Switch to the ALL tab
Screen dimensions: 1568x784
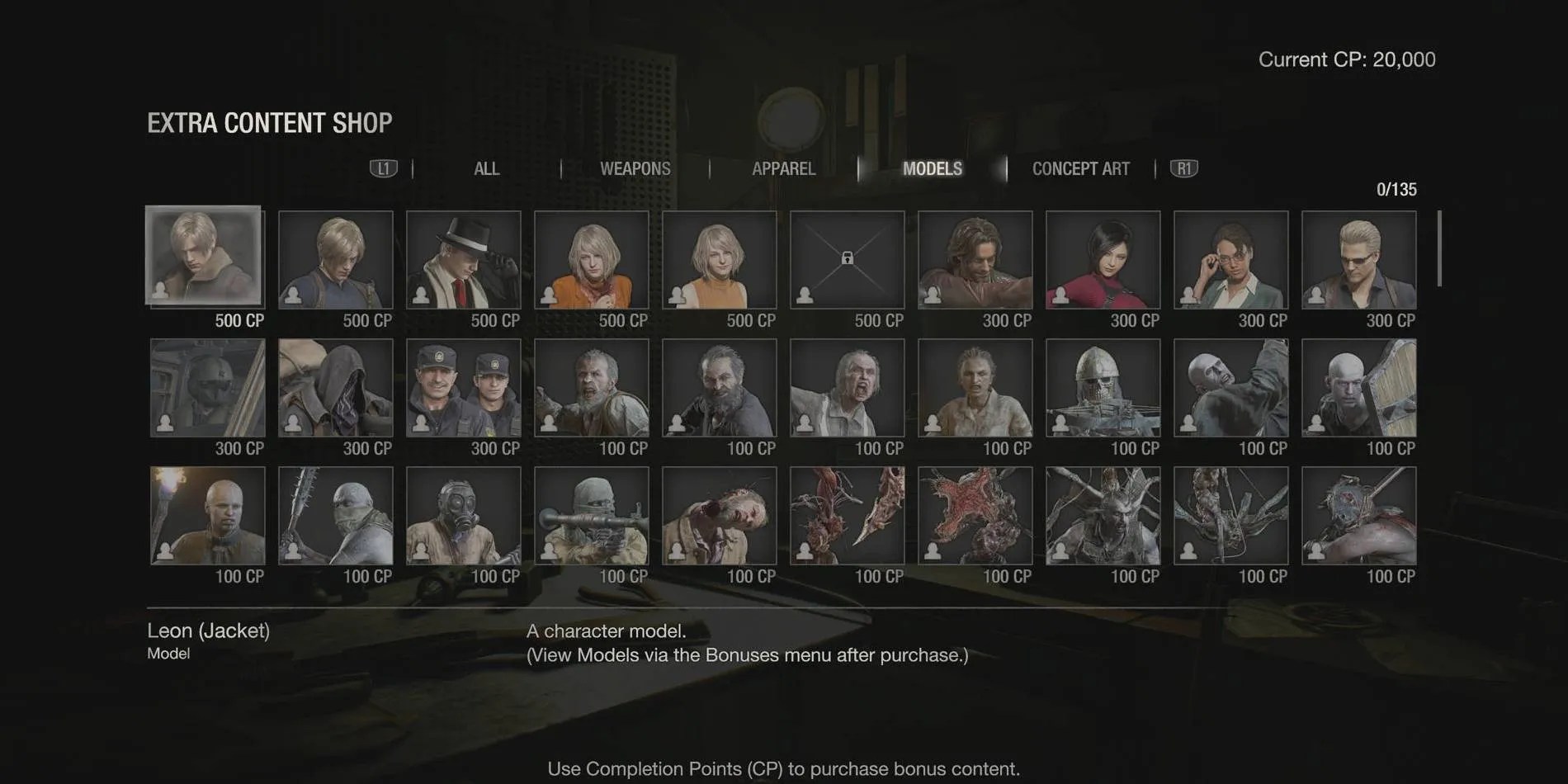click(486, 168)
